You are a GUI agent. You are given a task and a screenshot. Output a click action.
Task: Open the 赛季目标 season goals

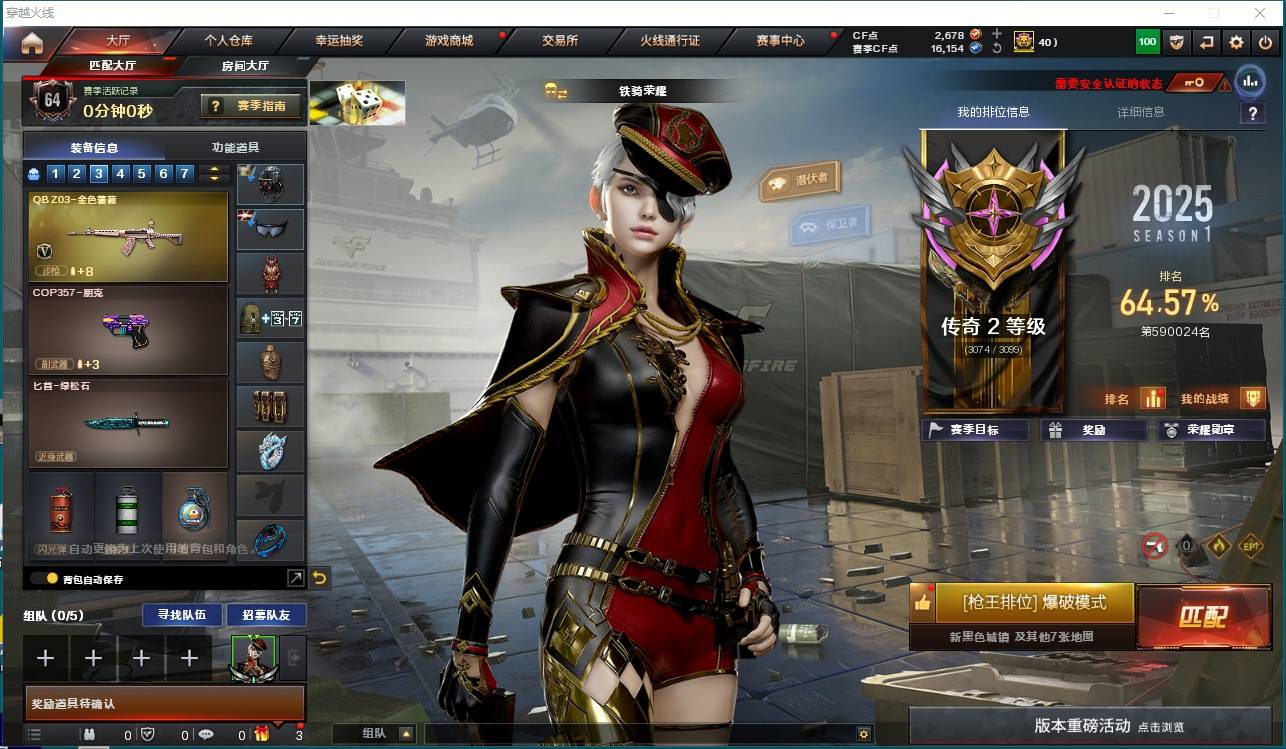pyautogui.click(x=974, y=430)
